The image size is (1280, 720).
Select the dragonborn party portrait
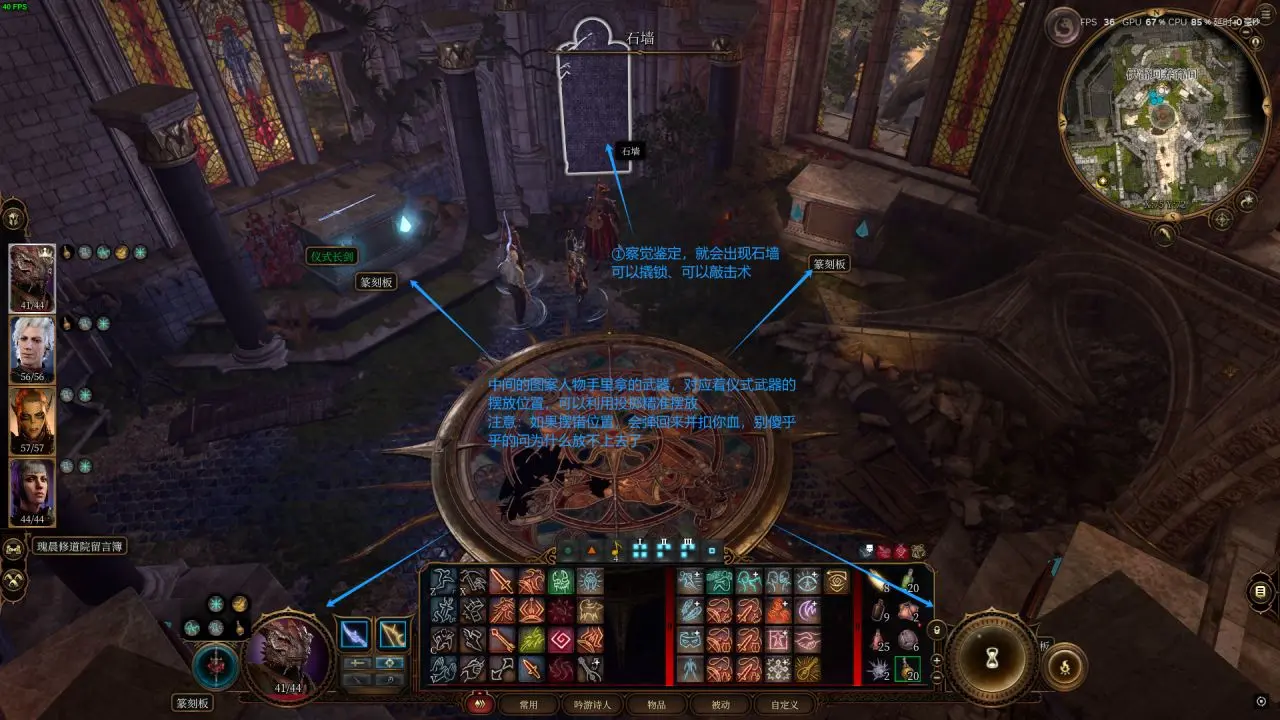tap(31, 275)
